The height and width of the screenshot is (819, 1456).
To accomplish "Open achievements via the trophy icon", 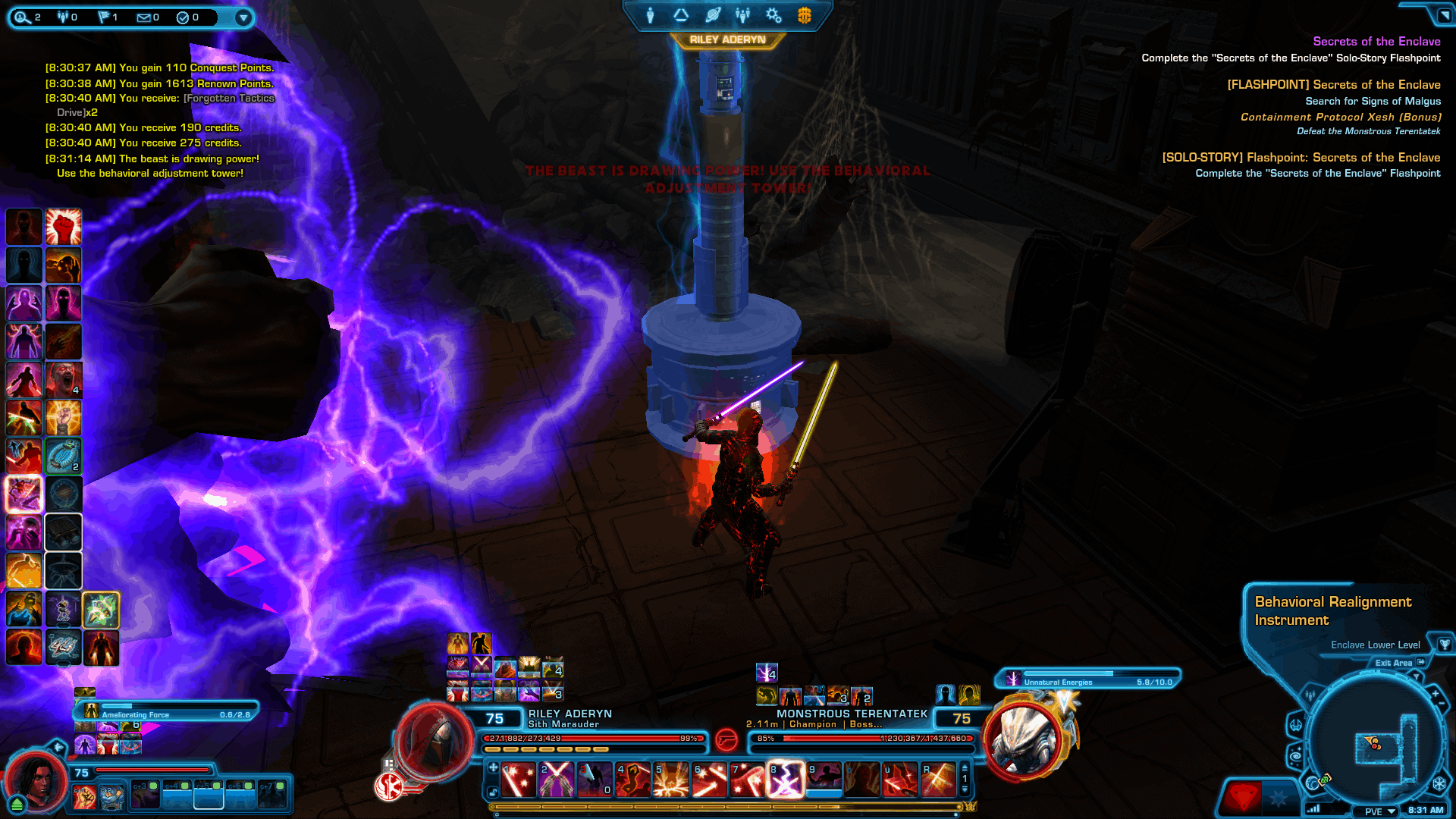I will click(1445, 645).
